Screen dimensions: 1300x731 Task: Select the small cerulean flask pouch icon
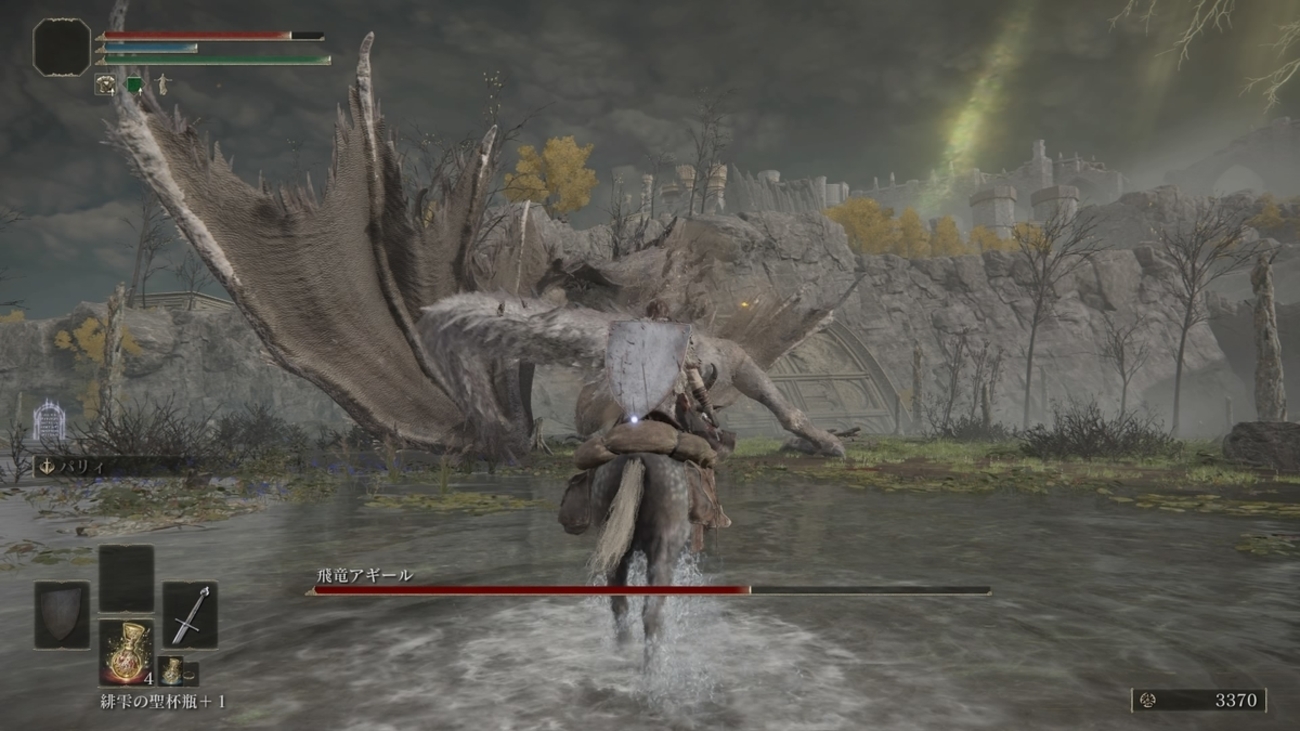171,671
